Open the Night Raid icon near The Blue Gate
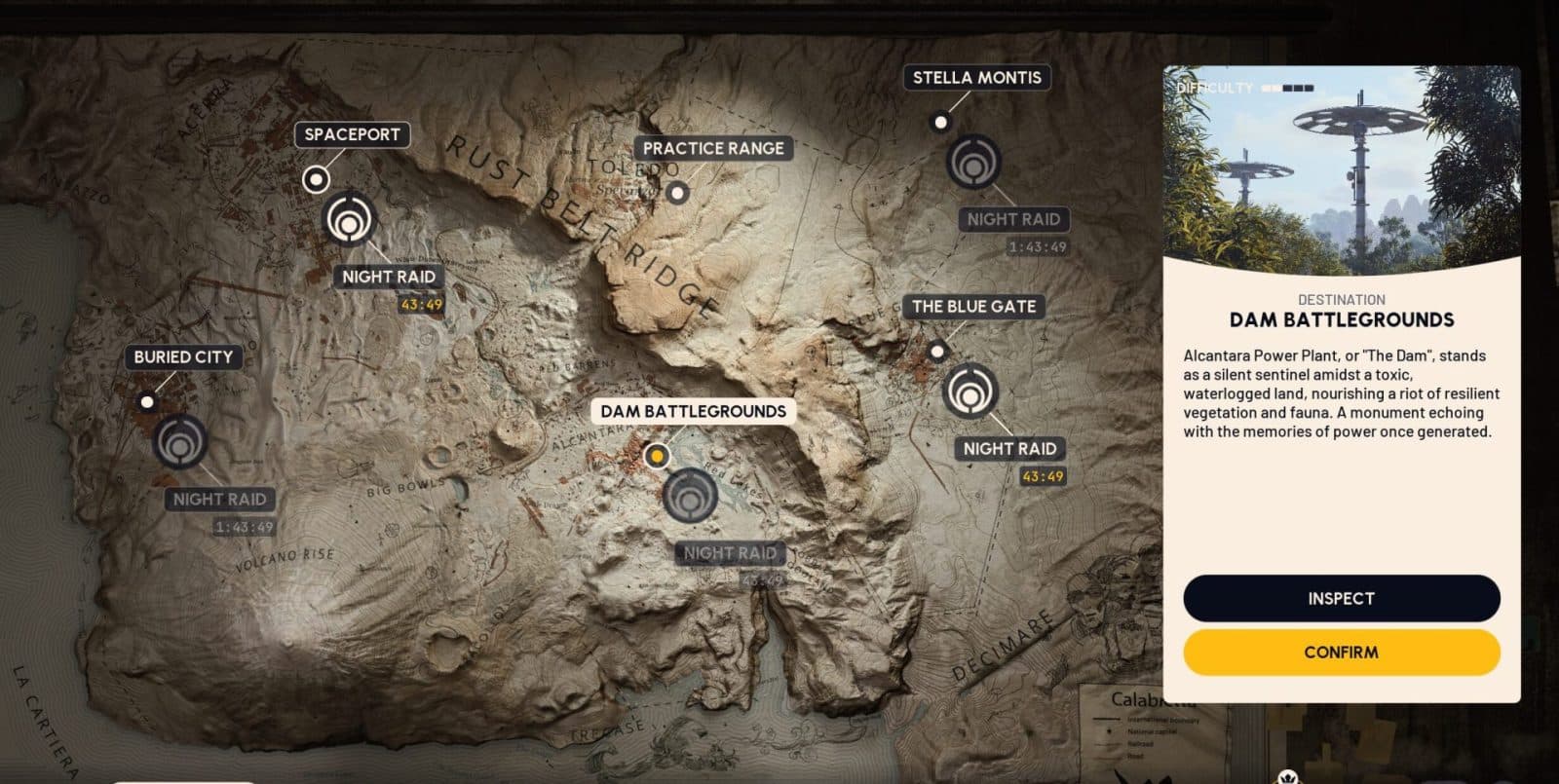Screen dimensions: 1559x784 (970, 391)
